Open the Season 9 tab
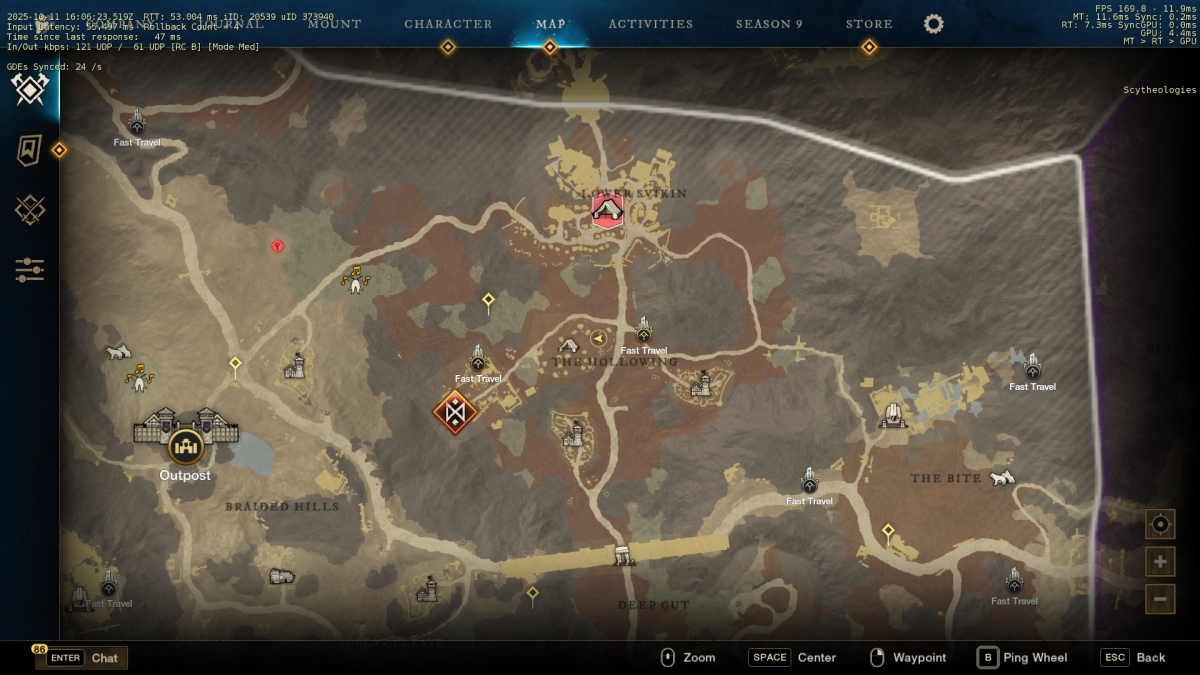1200x675 pixels. coord(769,24)
